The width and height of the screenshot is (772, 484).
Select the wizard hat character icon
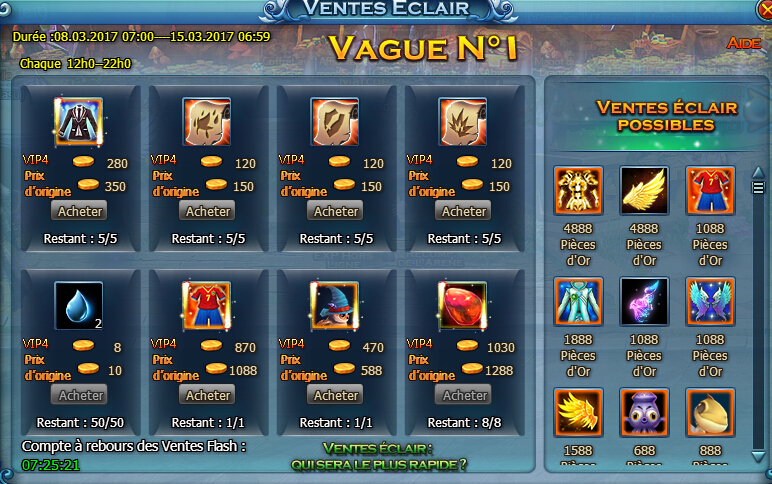(x=335, y=306)
